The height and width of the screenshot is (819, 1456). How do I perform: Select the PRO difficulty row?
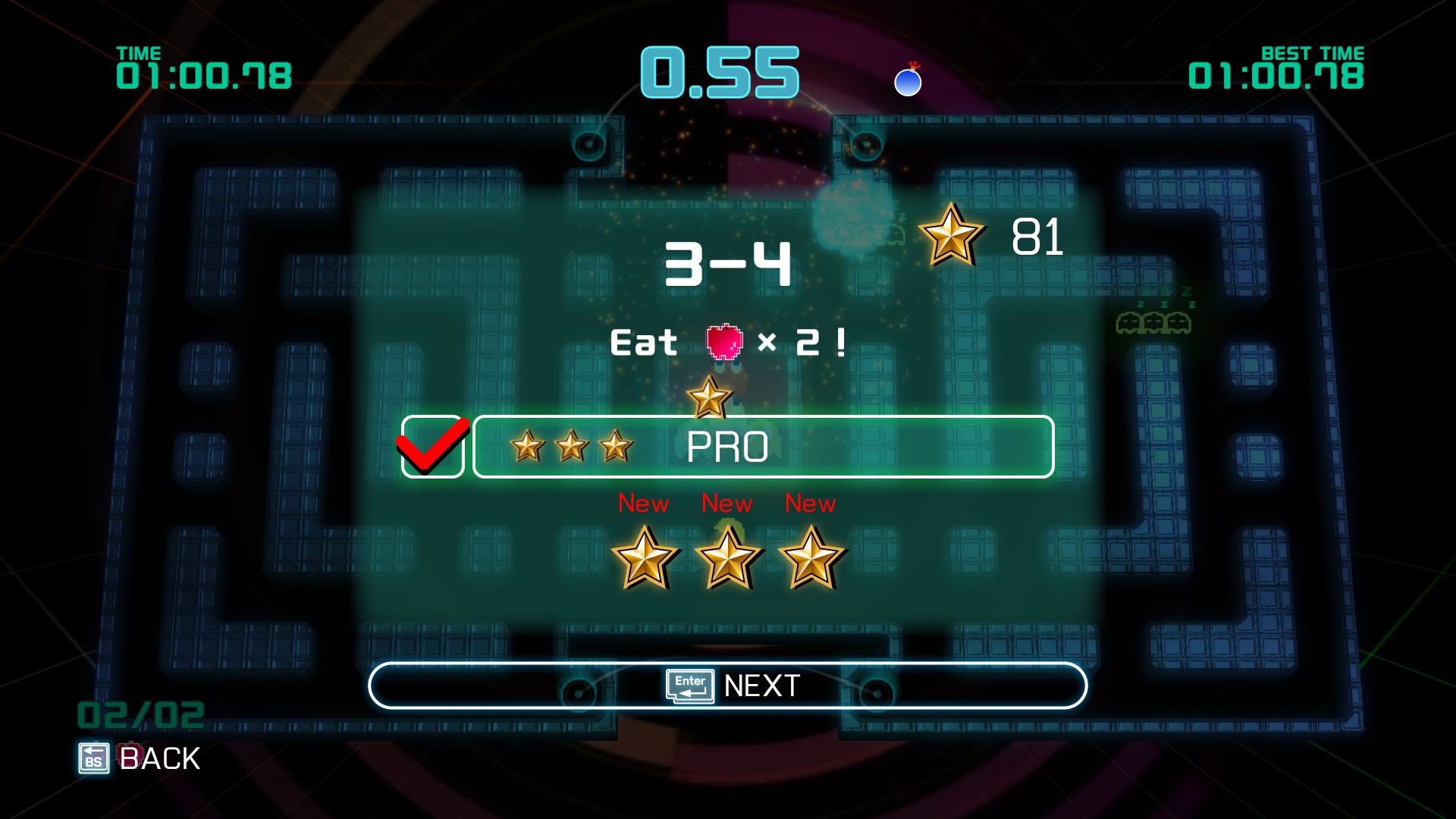(x=763, y=447)
